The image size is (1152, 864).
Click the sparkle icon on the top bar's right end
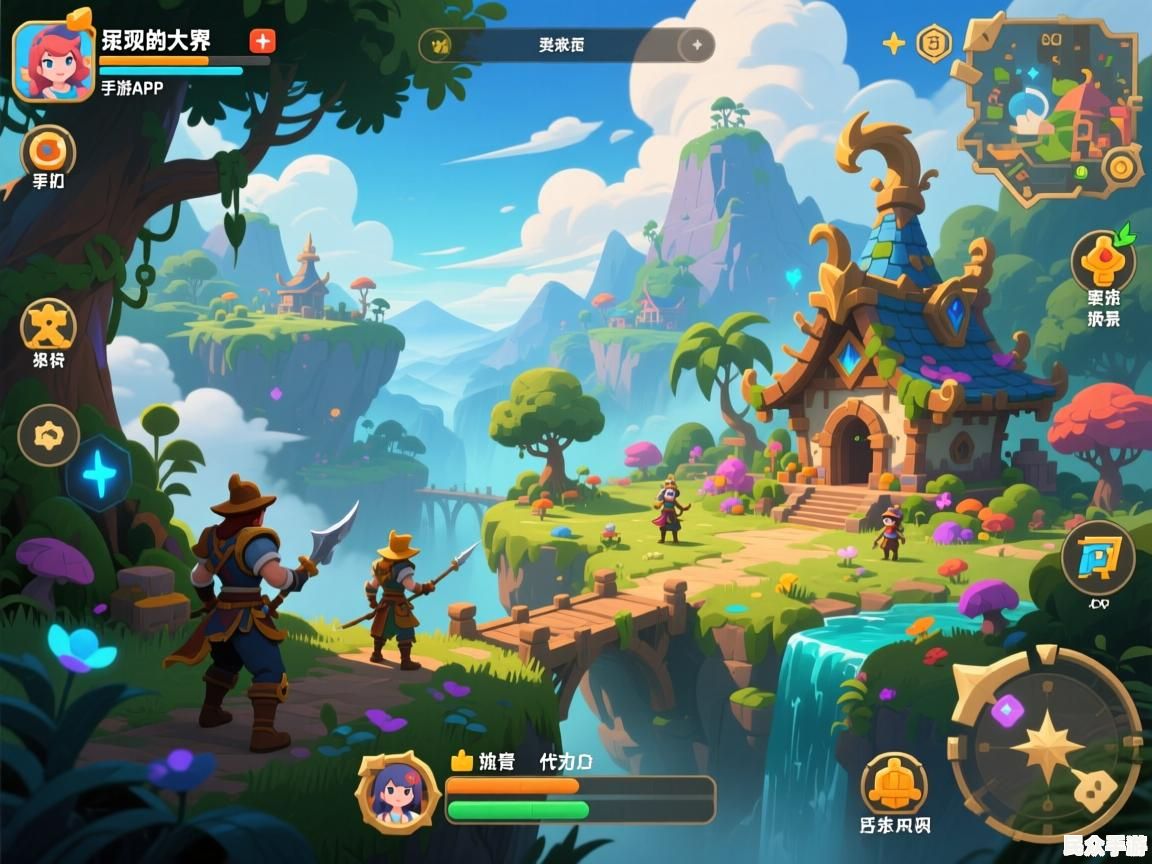click(696, 45)
